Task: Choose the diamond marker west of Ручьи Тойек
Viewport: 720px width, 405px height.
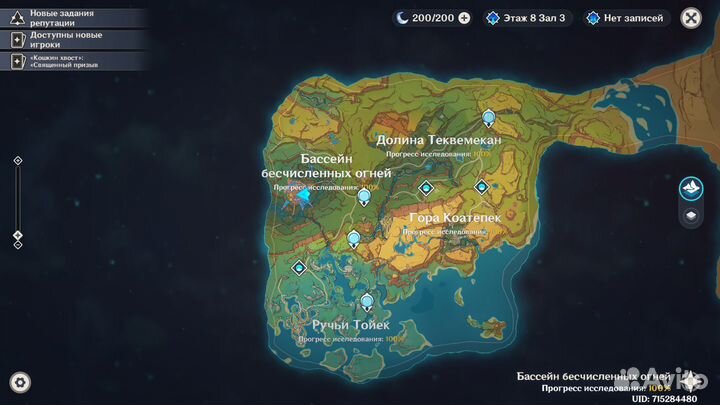Action: pyautogui.click(x=298, y=267)
